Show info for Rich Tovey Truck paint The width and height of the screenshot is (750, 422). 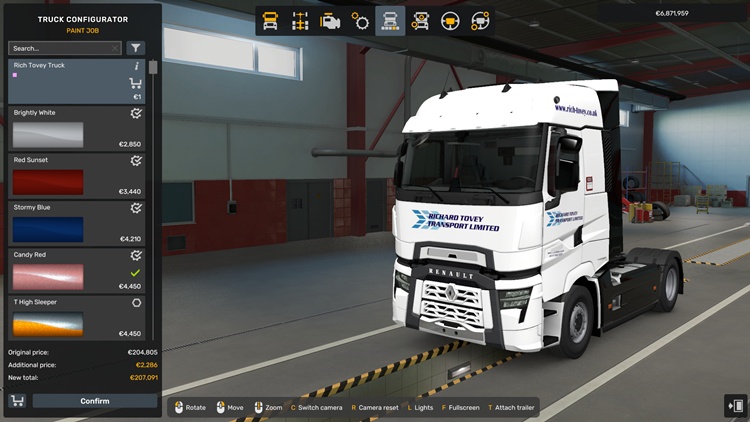pos(136,66)
